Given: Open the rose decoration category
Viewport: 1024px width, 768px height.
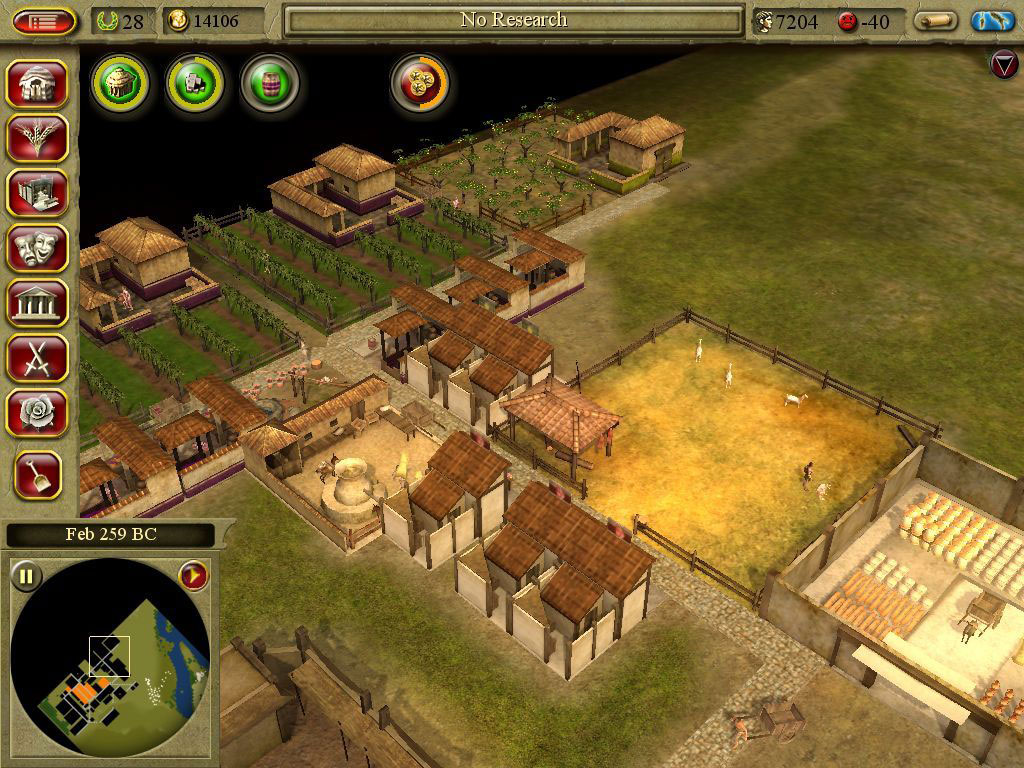Looking at the screenshot, I should (39, 411).
